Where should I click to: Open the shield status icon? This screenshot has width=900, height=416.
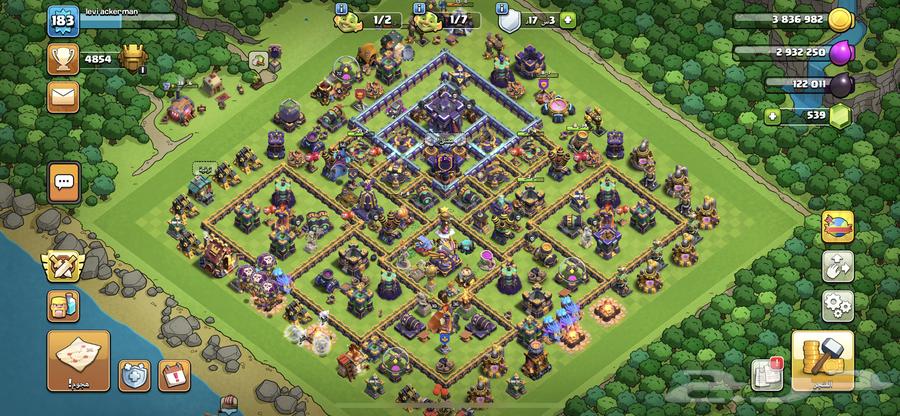click(508, 19)
